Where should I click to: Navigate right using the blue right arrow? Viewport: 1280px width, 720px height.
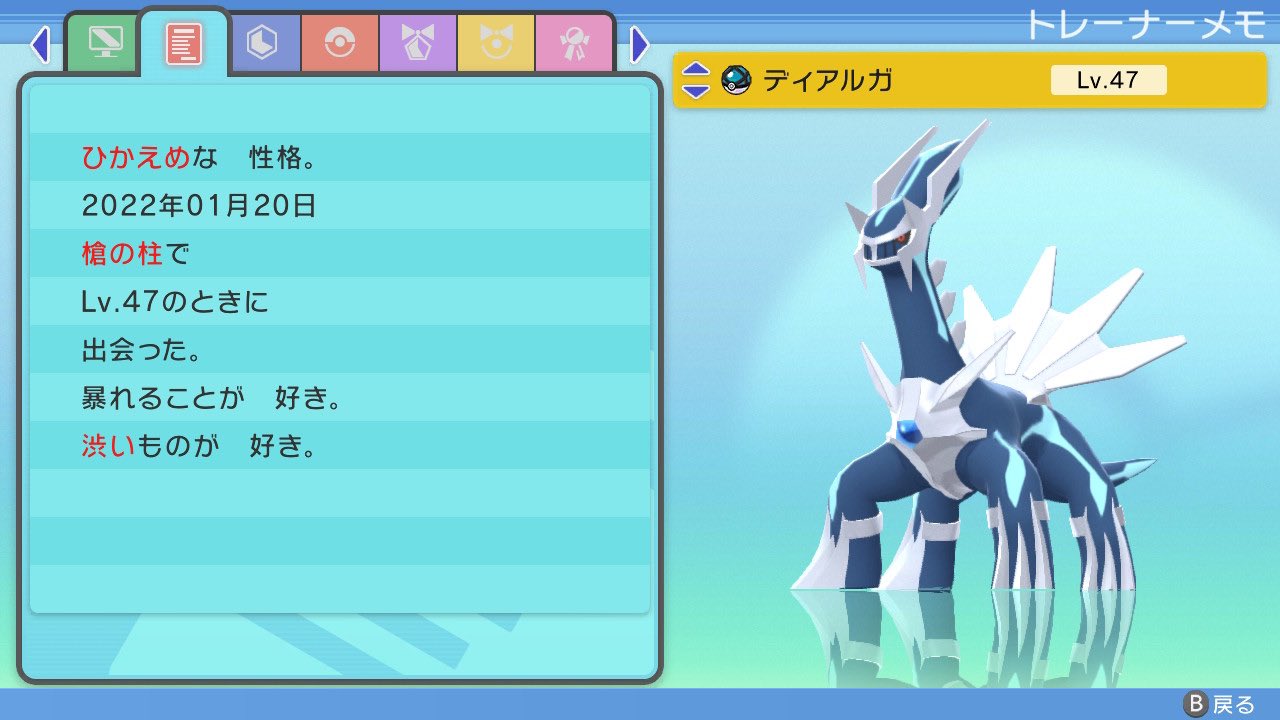(639, 44)
